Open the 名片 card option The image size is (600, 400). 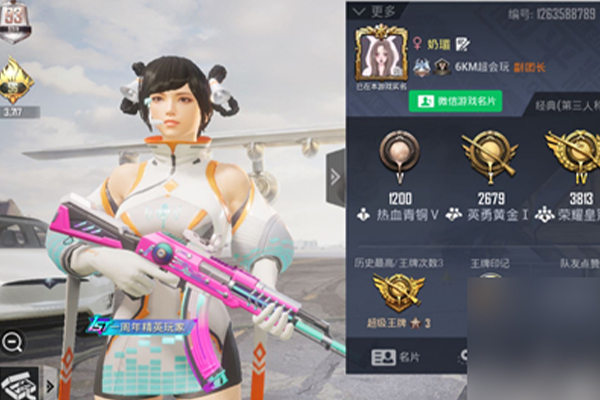[397, 356]
